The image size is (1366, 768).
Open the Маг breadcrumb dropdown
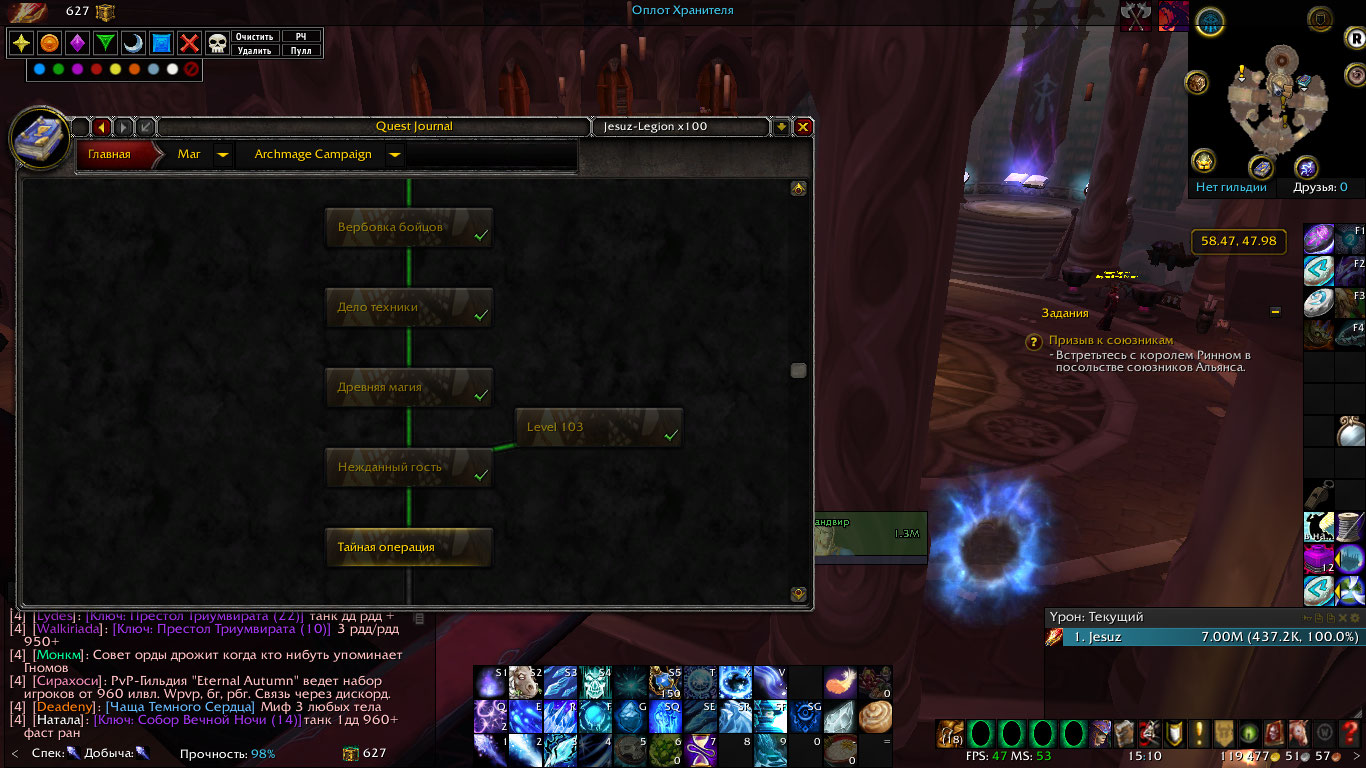[x=223, y=155]
